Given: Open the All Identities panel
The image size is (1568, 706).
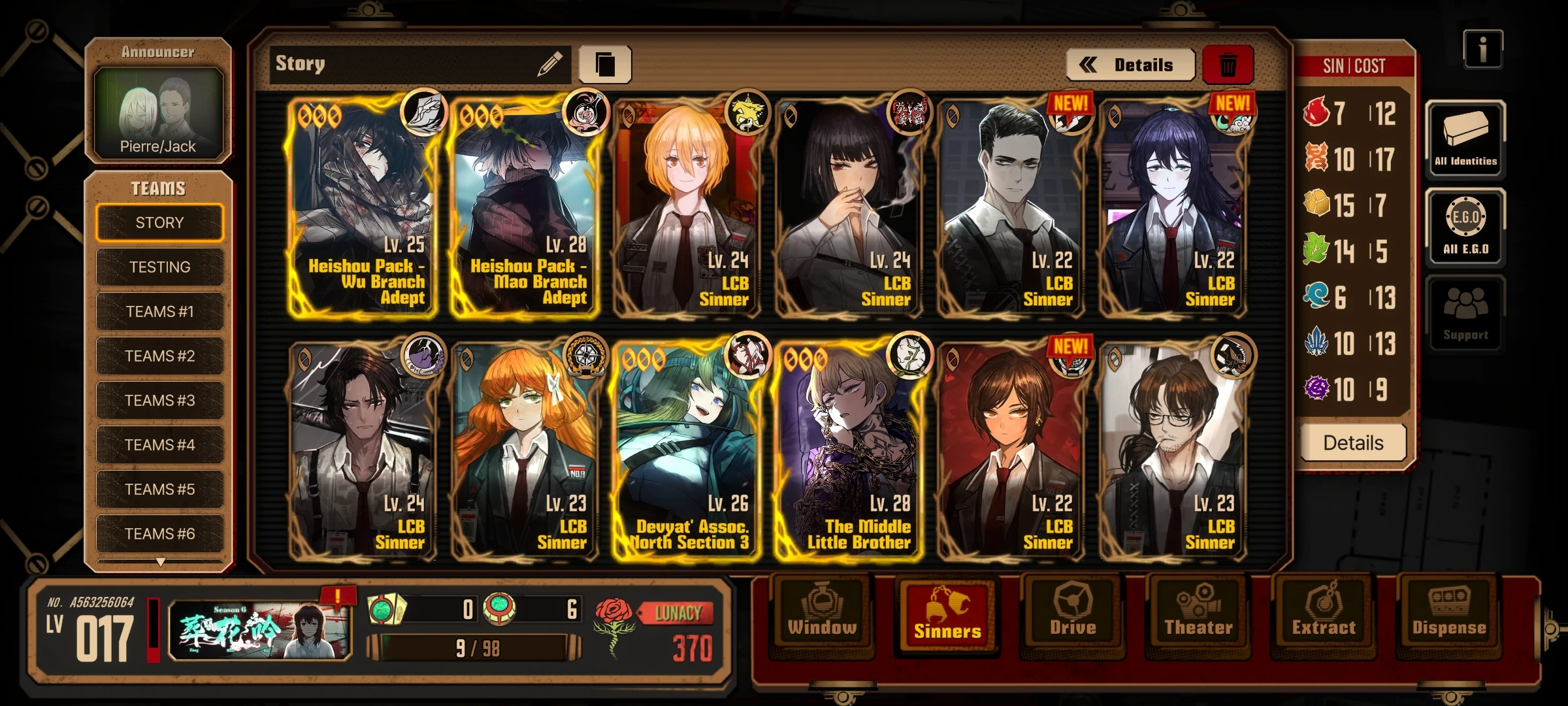Looking at the screenshot, I should click(x=1465, y=137).
